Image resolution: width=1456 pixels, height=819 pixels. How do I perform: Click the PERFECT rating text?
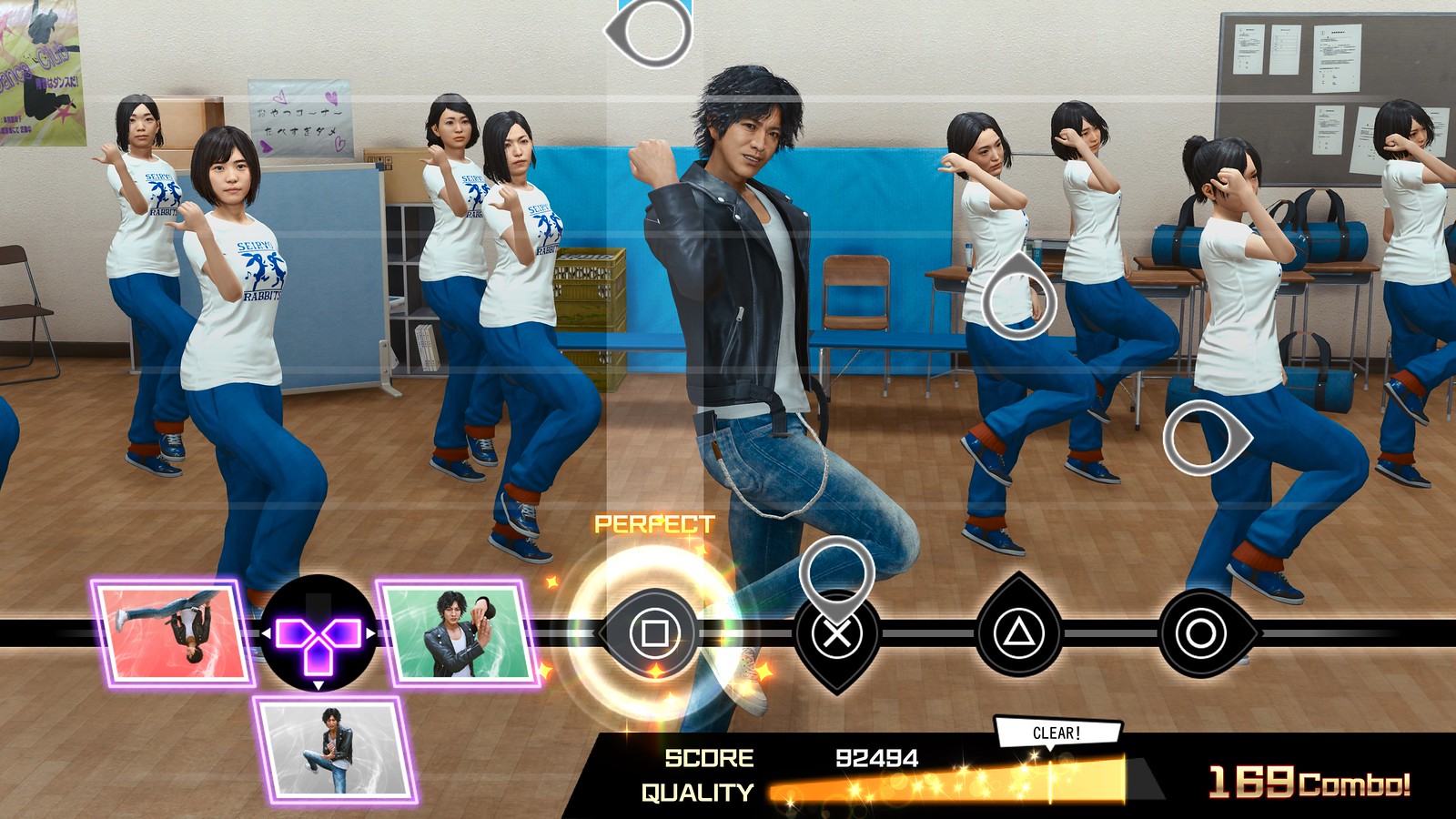click(x=653, y=524)
